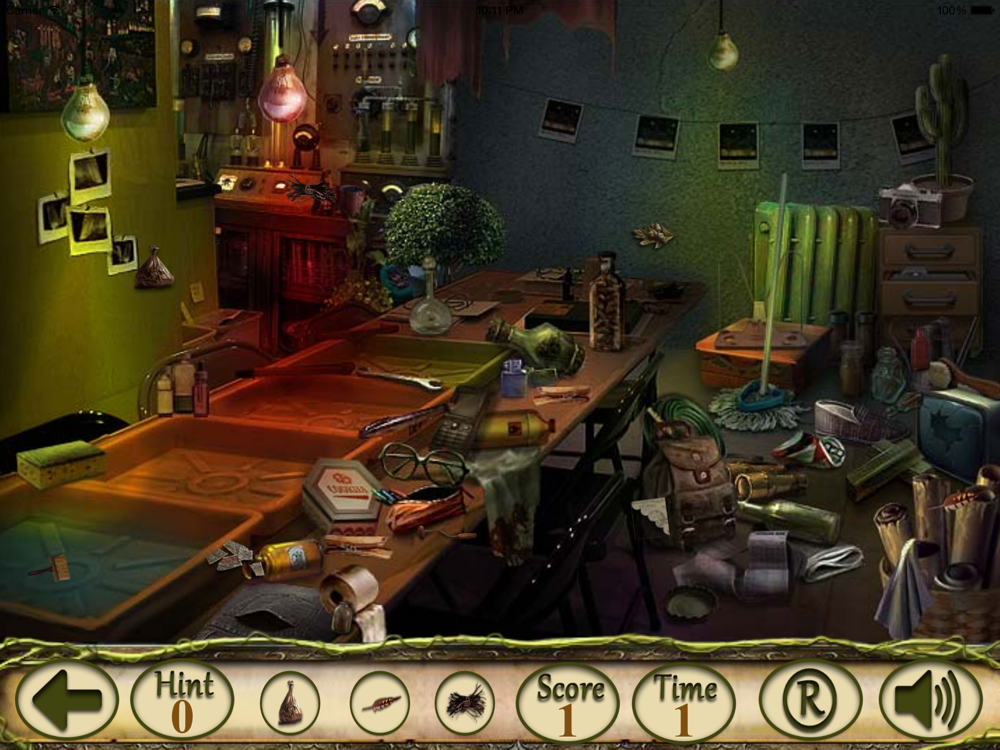Click the round R button
The image size is (1000, 750).
point(810,700)
